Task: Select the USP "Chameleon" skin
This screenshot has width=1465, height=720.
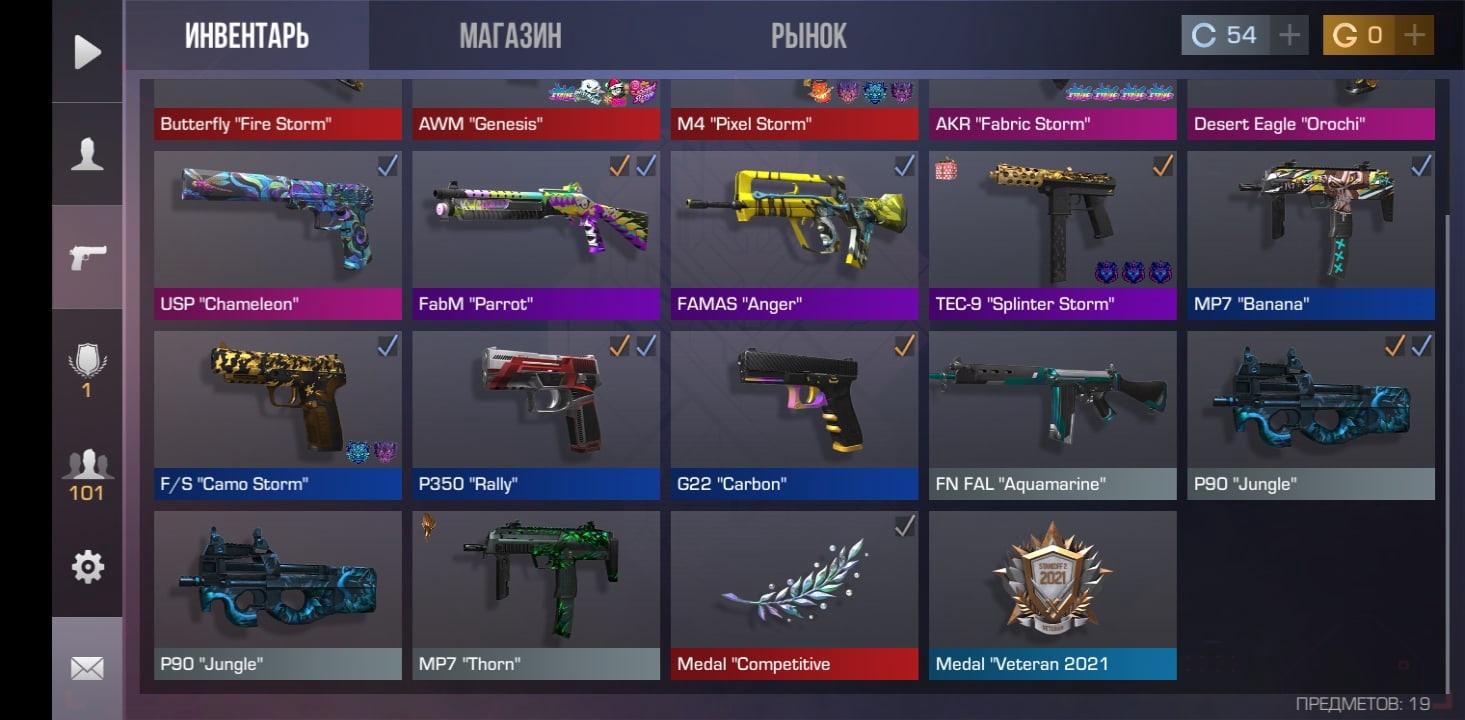Action: [278, 234]
